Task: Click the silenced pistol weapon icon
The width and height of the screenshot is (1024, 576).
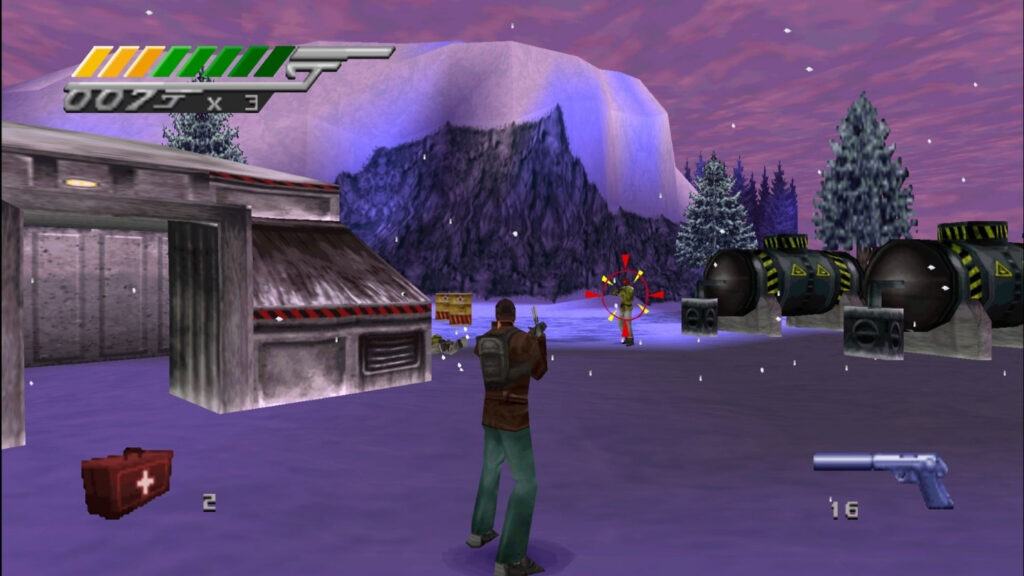Action: click(x=884, y=472)
